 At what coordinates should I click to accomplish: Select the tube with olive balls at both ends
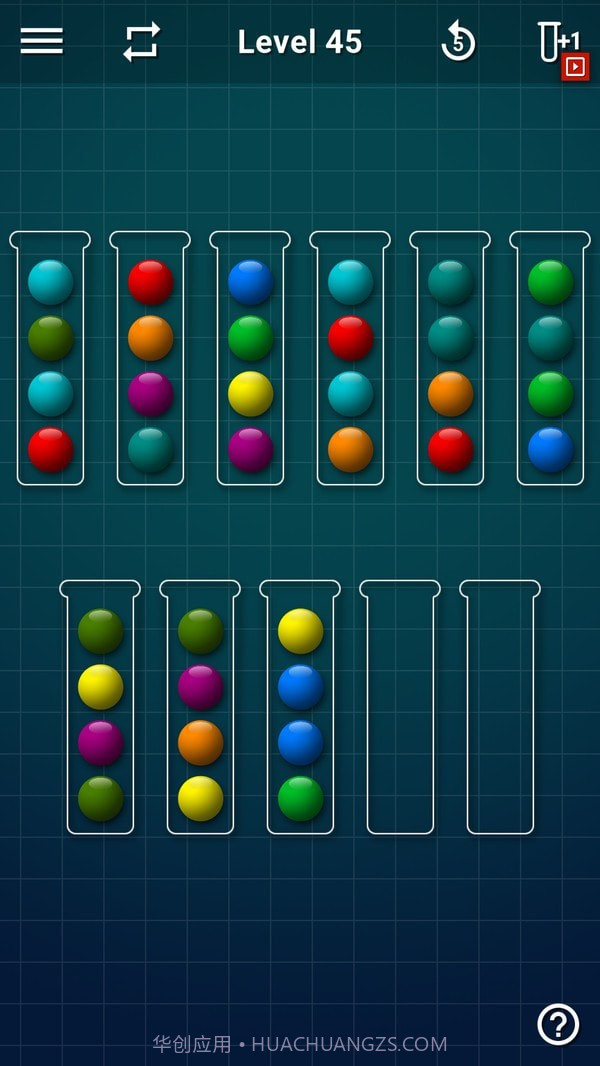100,710
